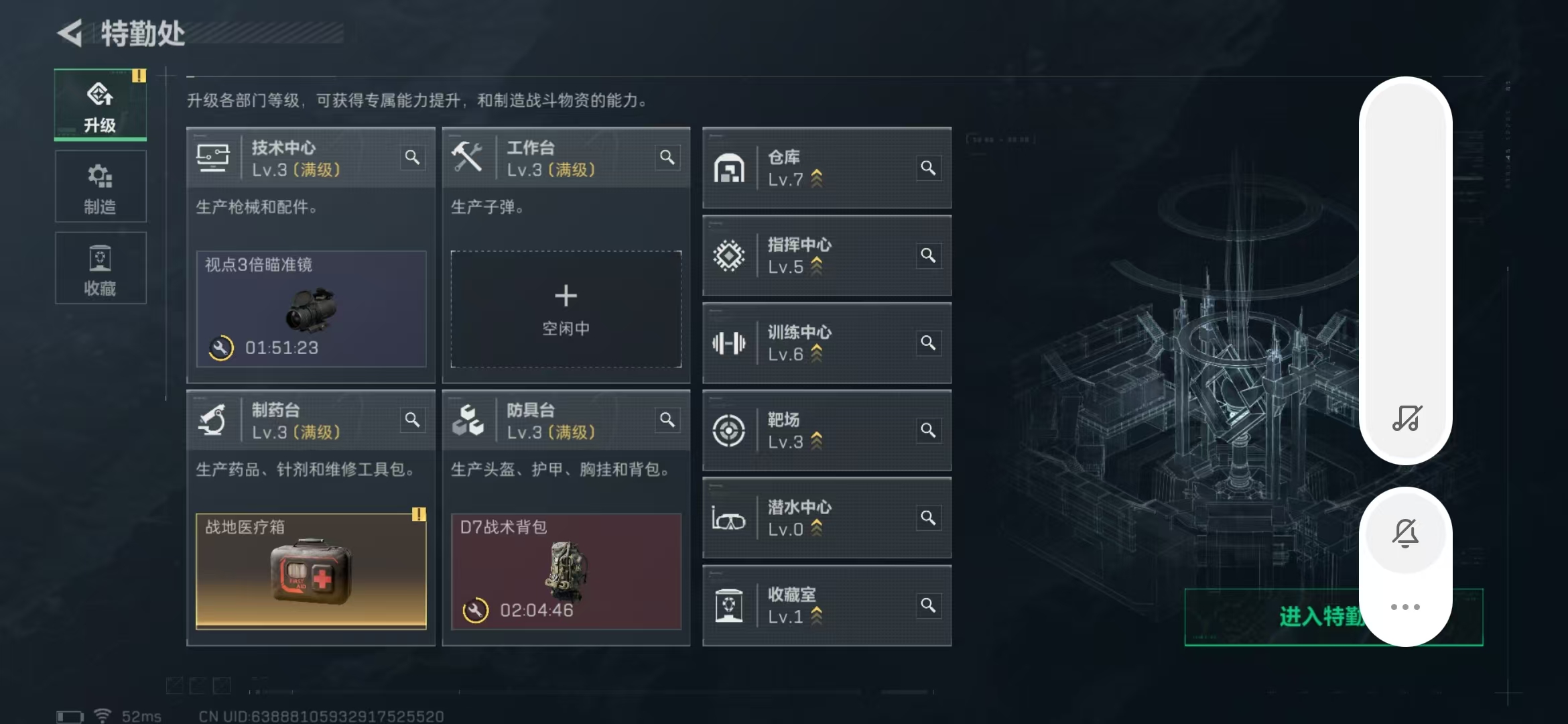Viewport: 1568px width, 724px height.
Task: Switch to the 制造 tab
Action: coord(101,186)
